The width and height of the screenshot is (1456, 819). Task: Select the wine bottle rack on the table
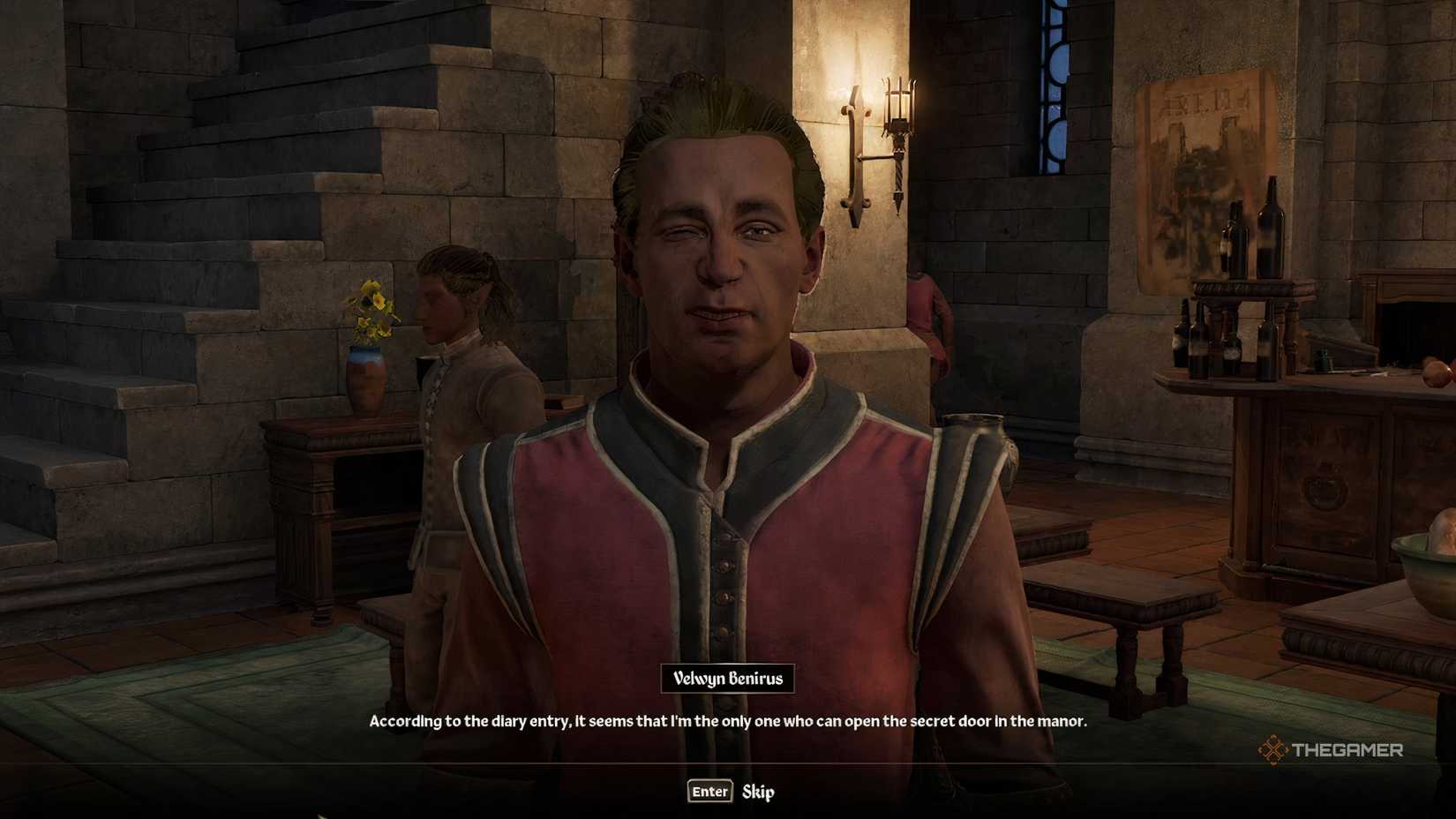[x=1244, y=300]
